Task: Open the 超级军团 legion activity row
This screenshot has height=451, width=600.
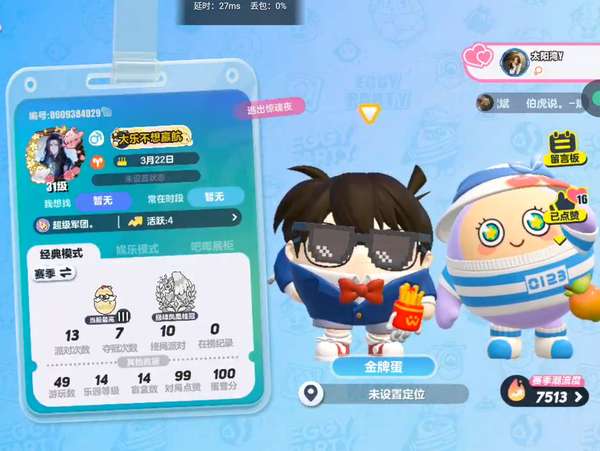Action: tap(136, 219)
